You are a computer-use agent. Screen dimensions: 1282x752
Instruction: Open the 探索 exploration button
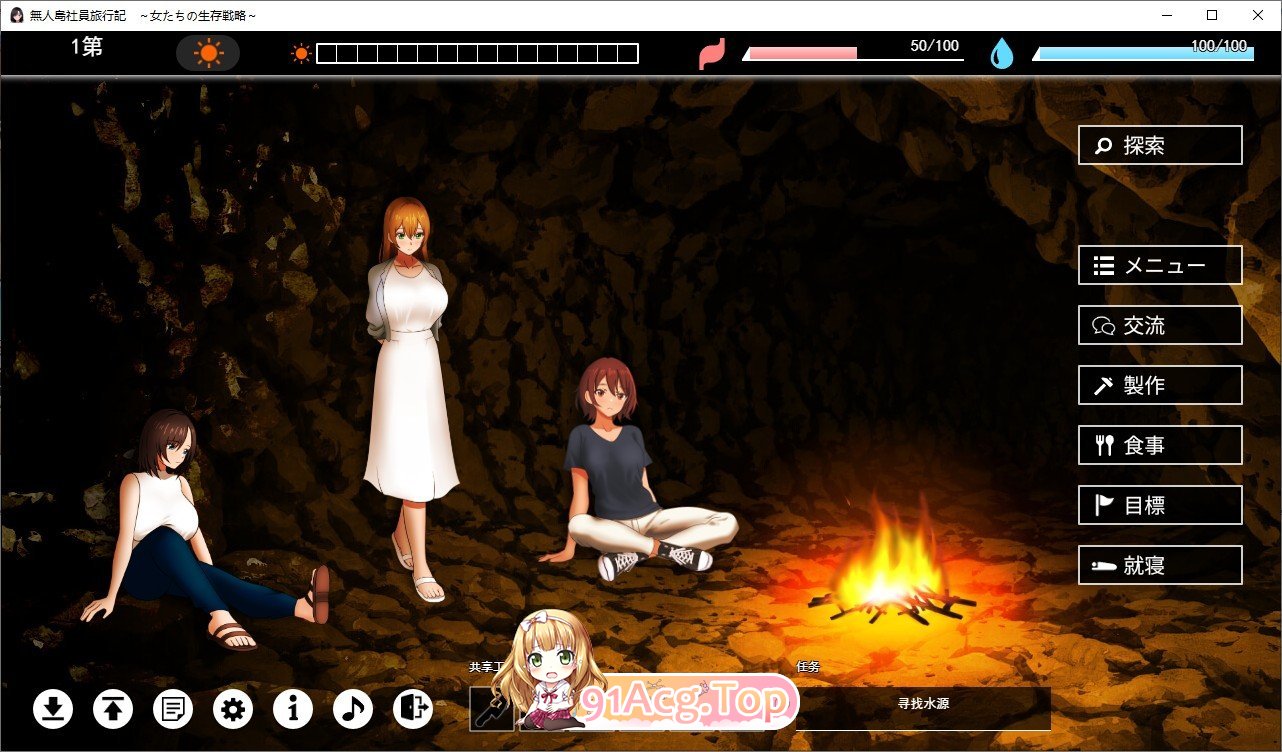coord(1160,146)
